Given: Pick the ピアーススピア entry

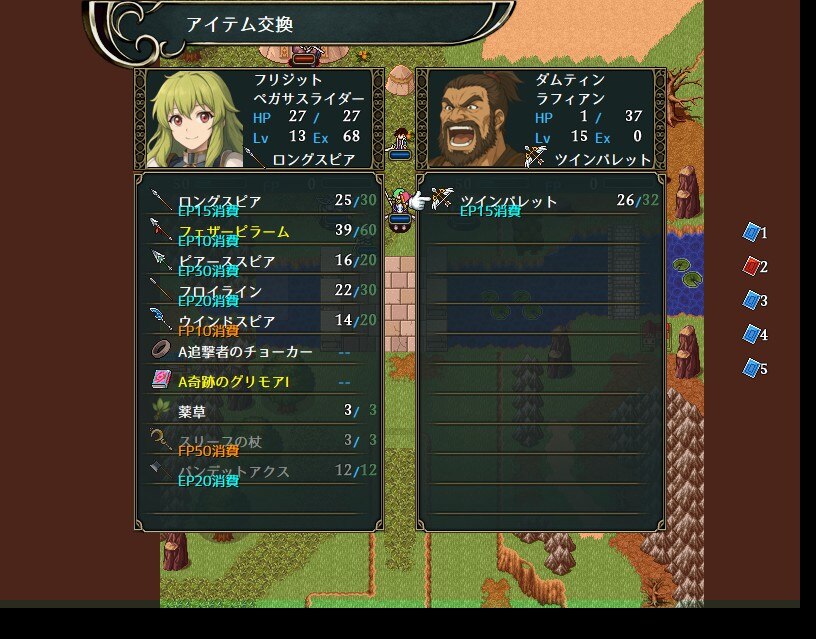Looking at the screenshot, I should click(x=258, y=262).
